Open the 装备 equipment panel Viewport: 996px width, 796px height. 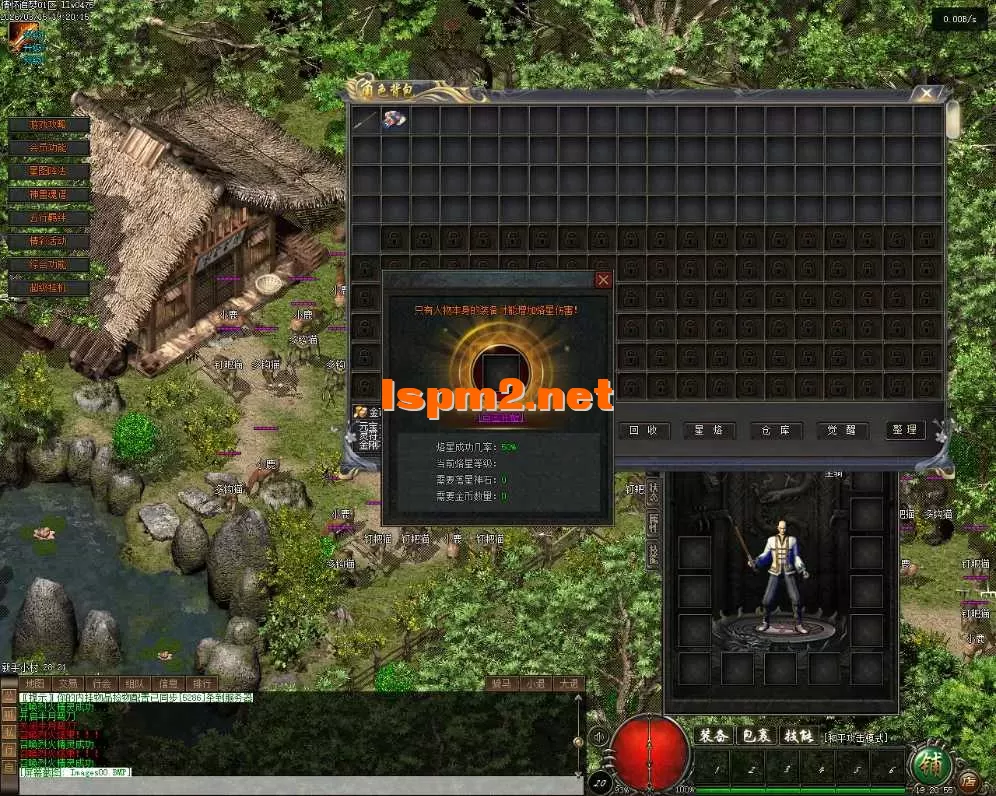click(x=713, y=736)
